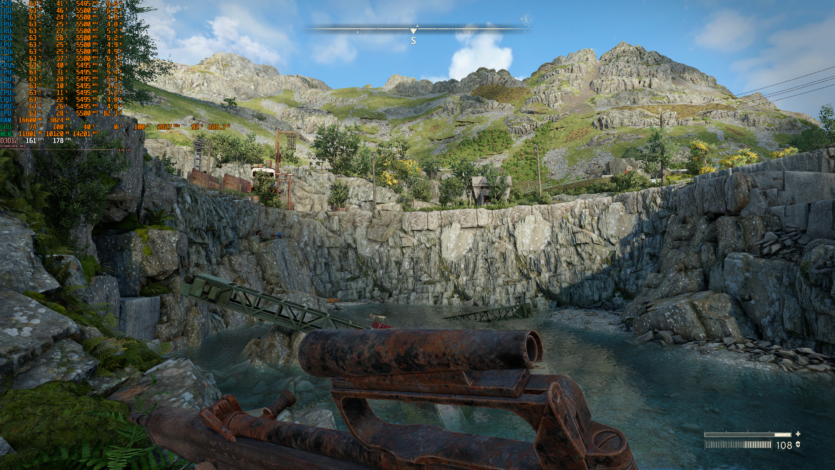Select the crescent moon icon beside the compass
The width and height of the screenshot is (835, 470).
[526, 19]
